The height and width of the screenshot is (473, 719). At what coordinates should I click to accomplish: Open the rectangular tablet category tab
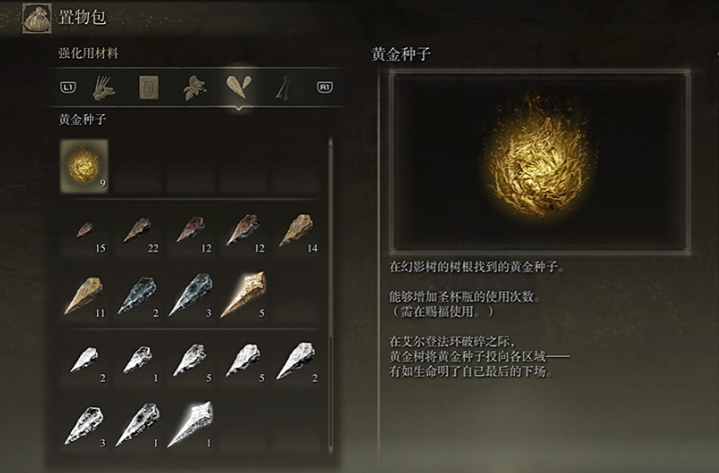click(x=148, y=87)
